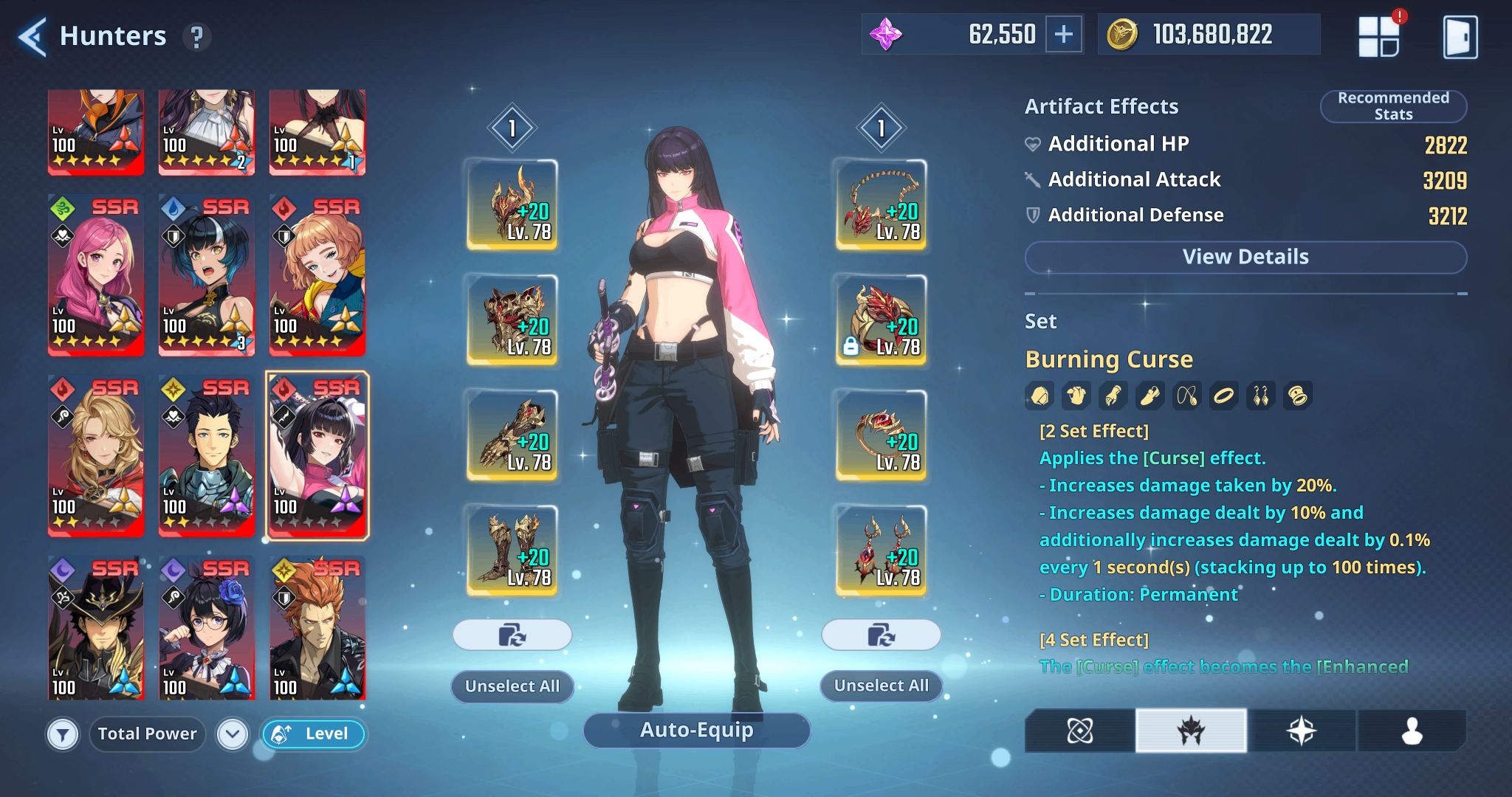Image resolution: width=1512 pixels, height=797 pixels.
Task: Toggle the Level display button
Action: click(x=313, y=734)
